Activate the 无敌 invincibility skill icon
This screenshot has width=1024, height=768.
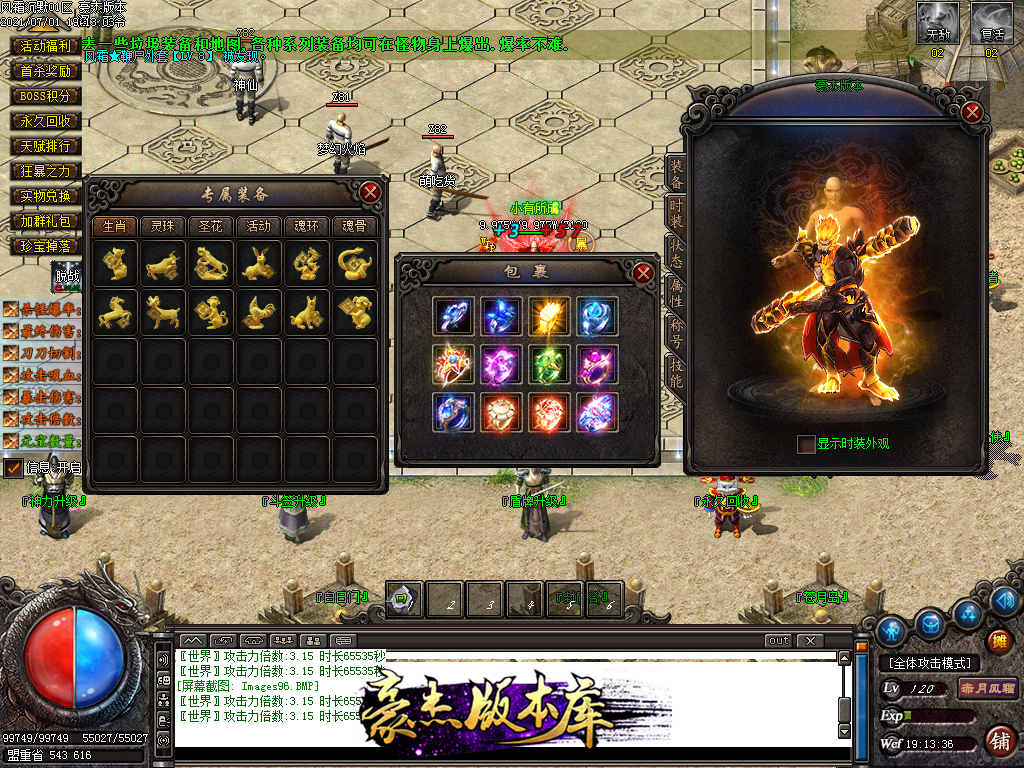click(938, 22)
